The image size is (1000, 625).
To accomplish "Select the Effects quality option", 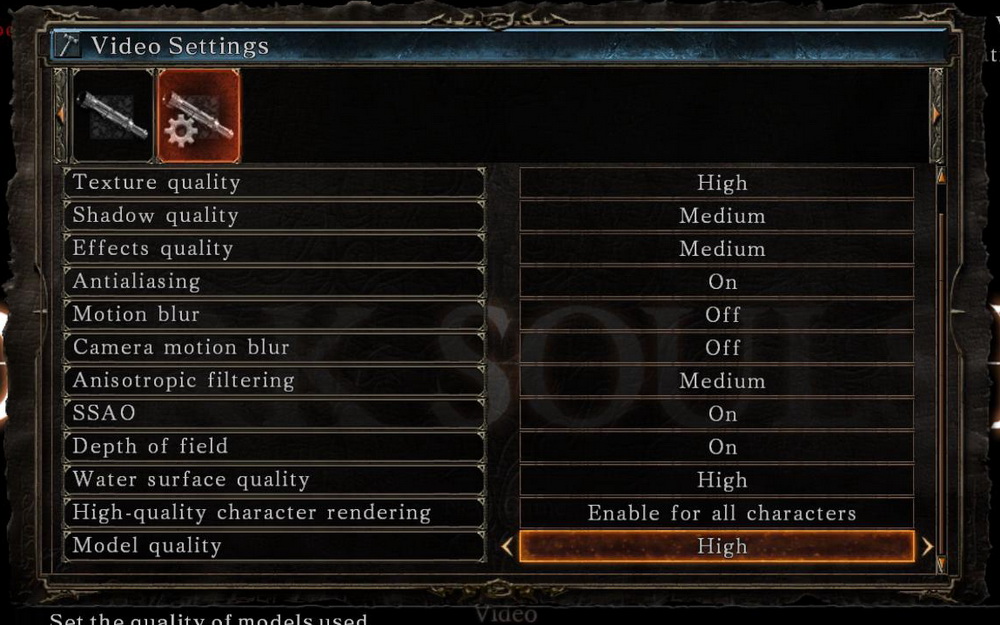I will (x=274, y=249).
